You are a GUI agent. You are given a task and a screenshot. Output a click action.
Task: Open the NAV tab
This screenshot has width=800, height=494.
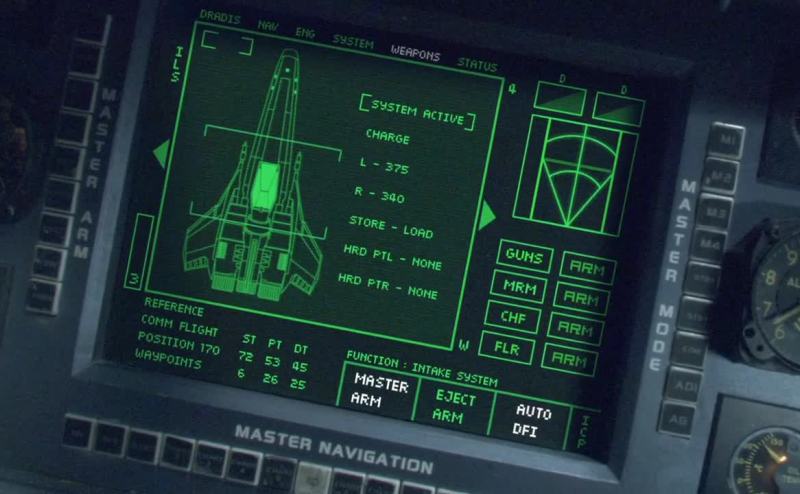click(268, 24)
